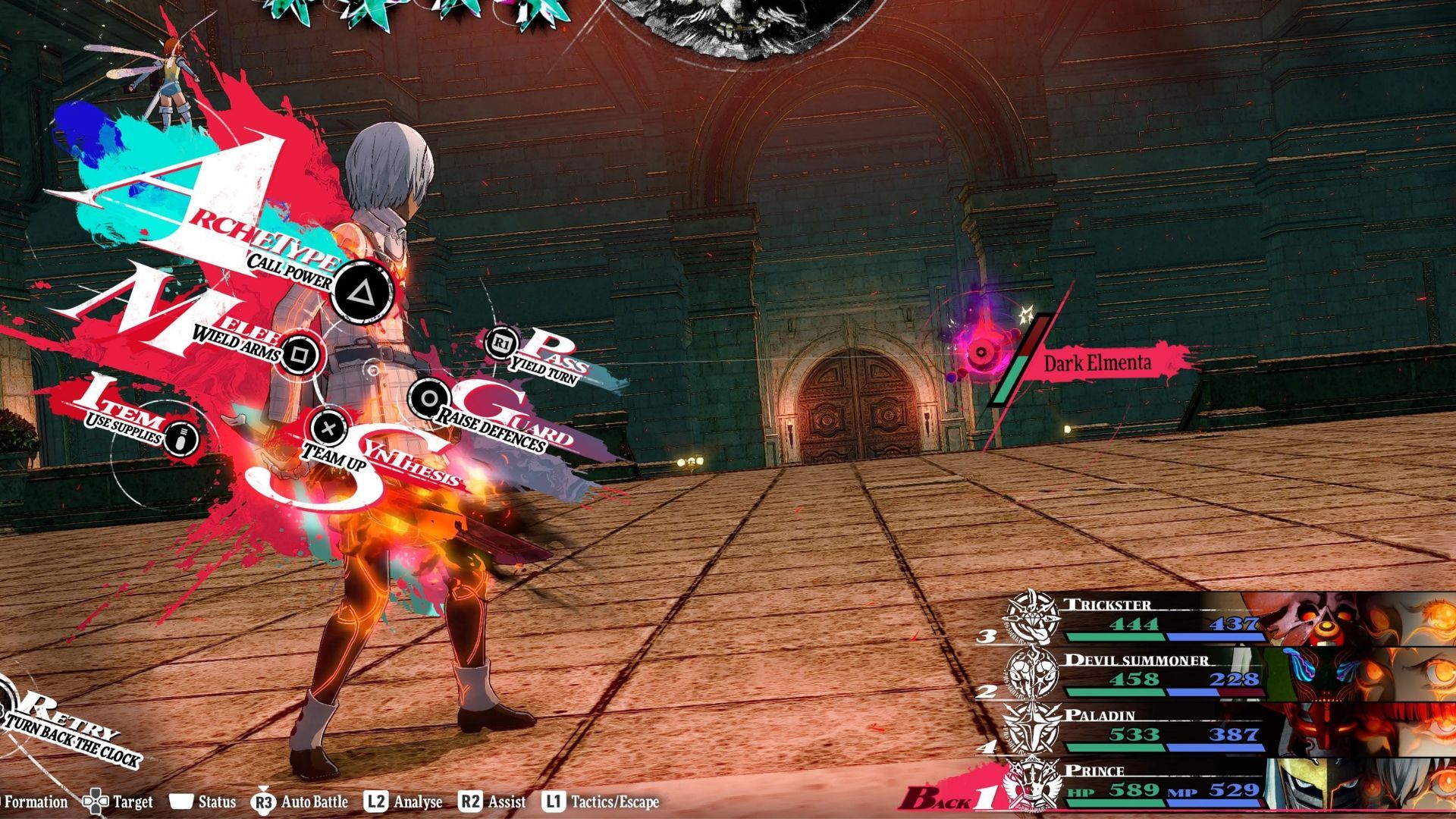Choose the Target option in bottom bar
Viewport: 1456px width, 819px height.
click(118, 802)
